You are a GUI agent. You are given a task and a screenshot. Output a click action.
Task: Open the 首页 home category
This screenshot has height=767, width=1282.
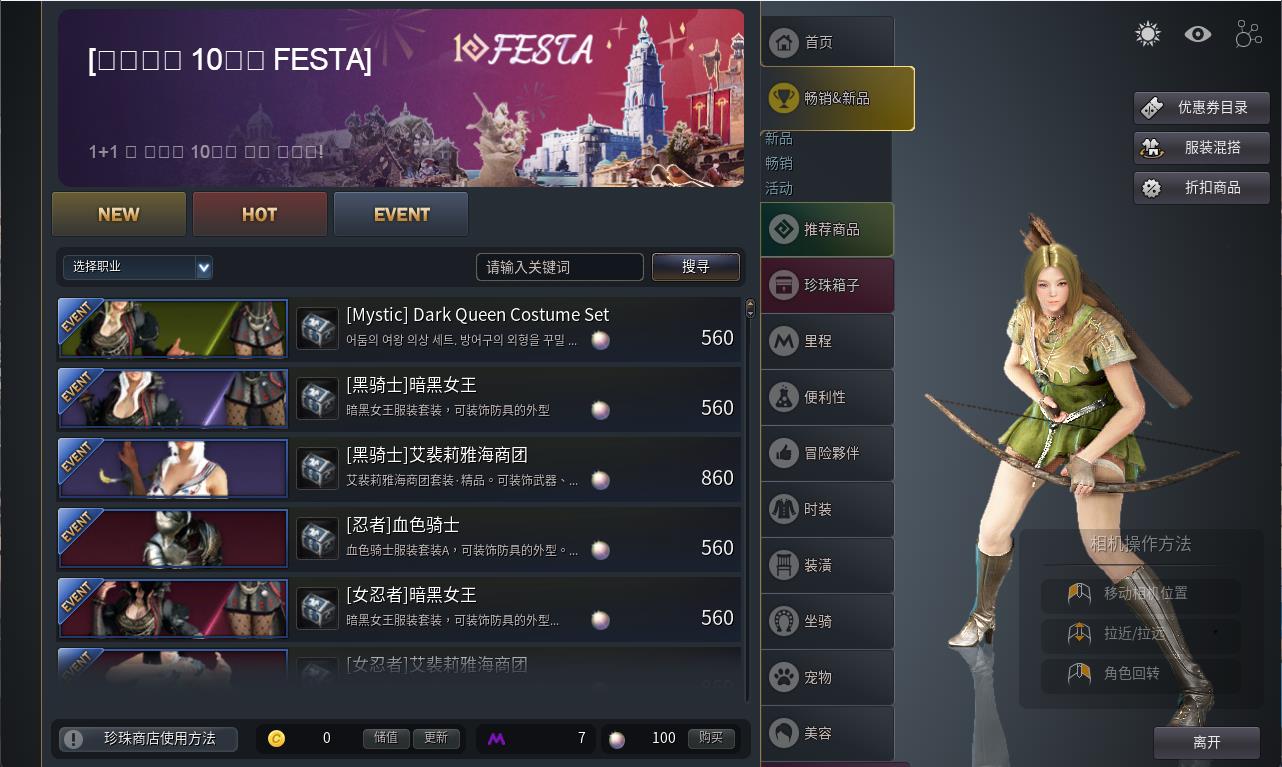click(826, 42)
